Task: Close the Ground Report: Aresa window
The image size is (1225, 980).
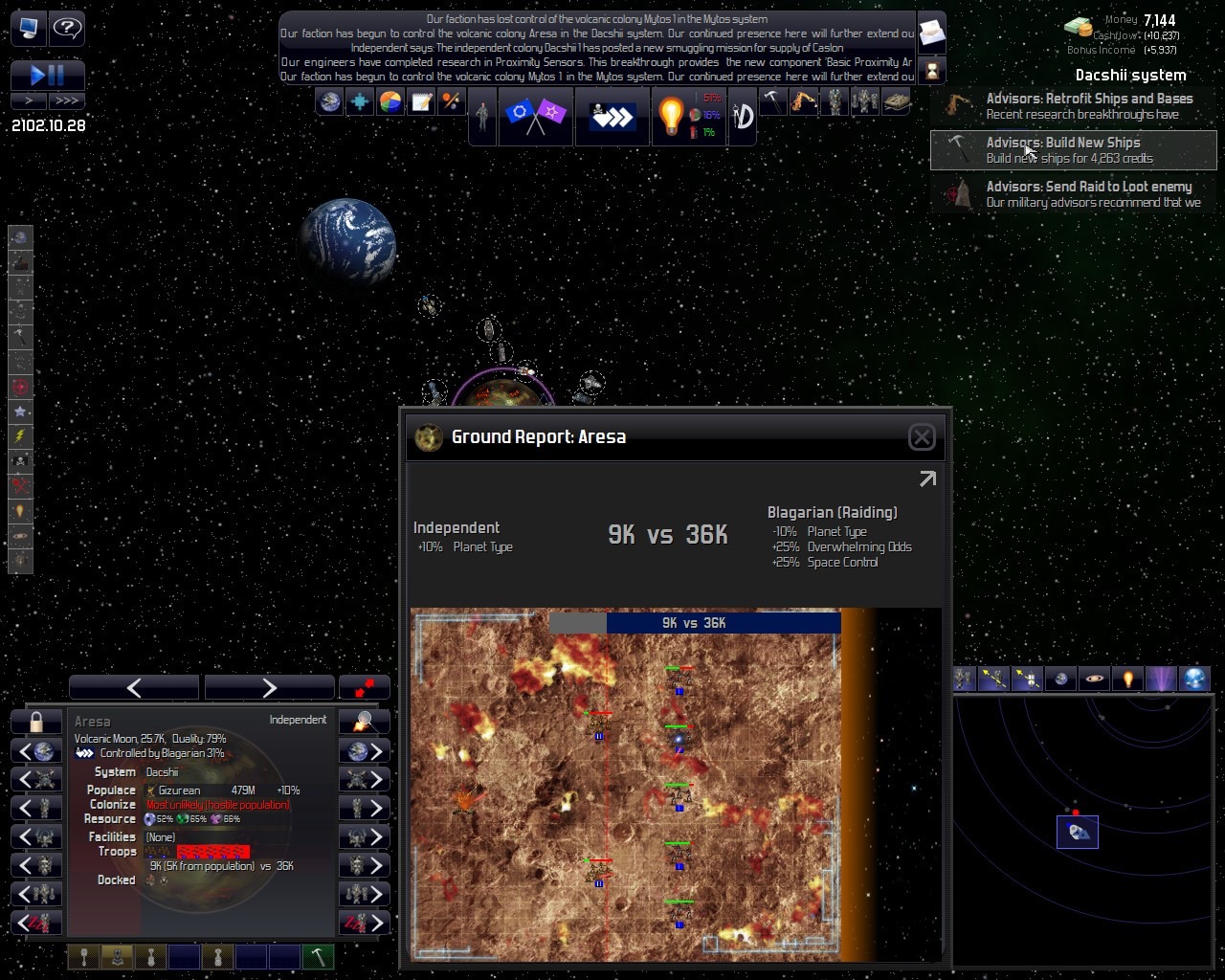Action: coord(921,437)
